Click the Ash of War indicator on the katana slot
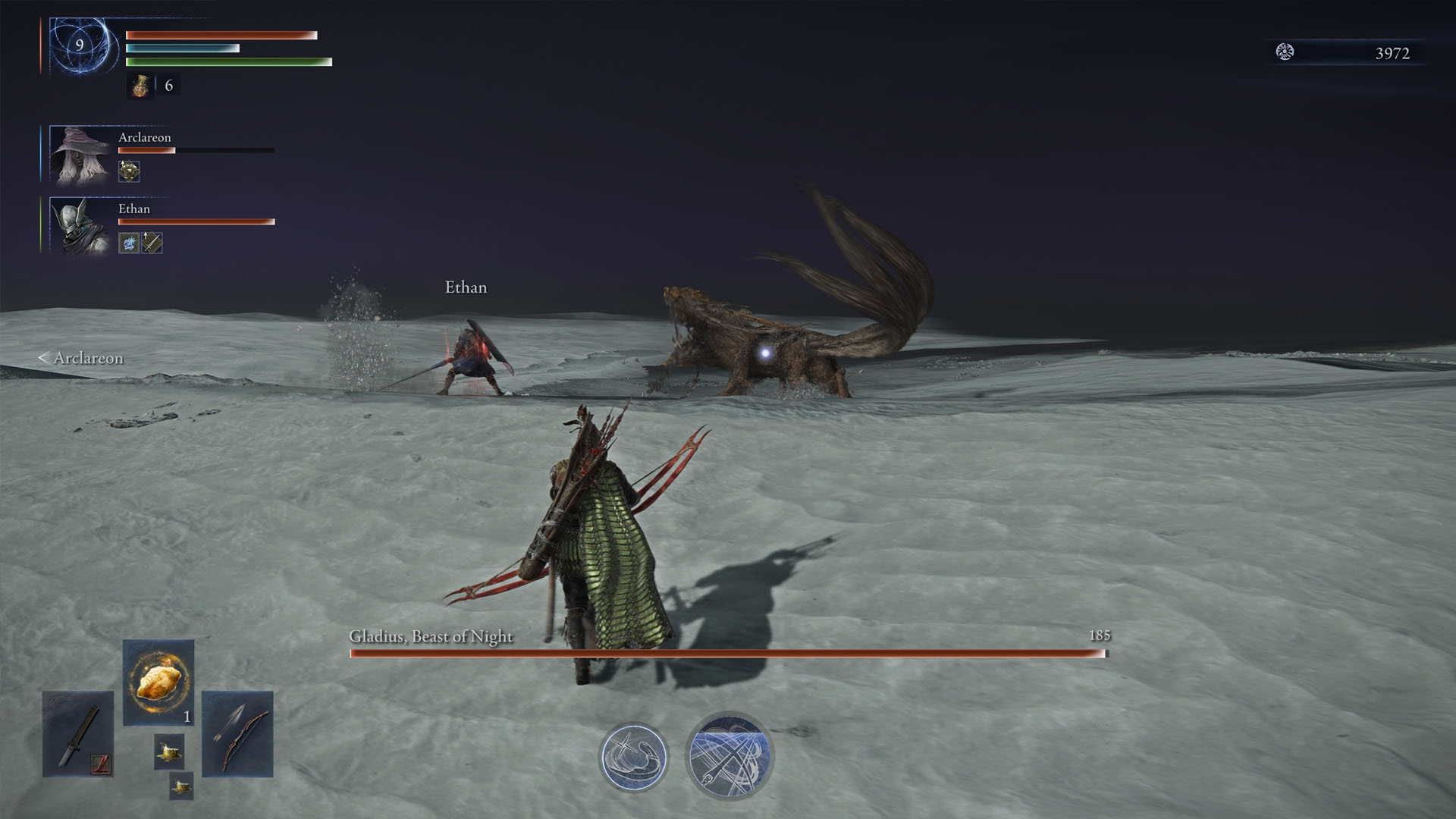Viewport: 1456px width, 819px height. [x=101, y=764]
